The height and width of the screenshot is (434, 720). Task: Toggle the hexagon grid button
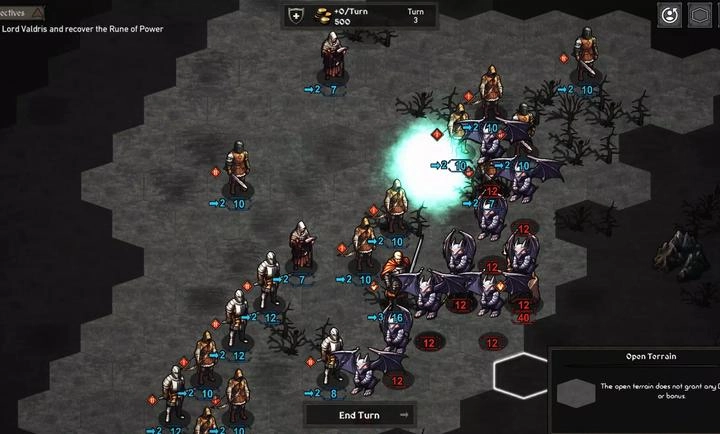[x=701, y=15]
